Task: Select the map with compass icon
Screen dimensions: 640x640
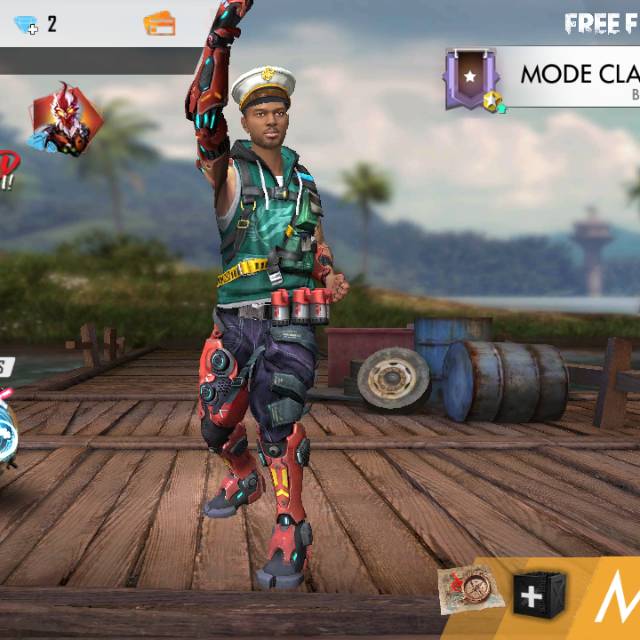Action: click(466, 591)
